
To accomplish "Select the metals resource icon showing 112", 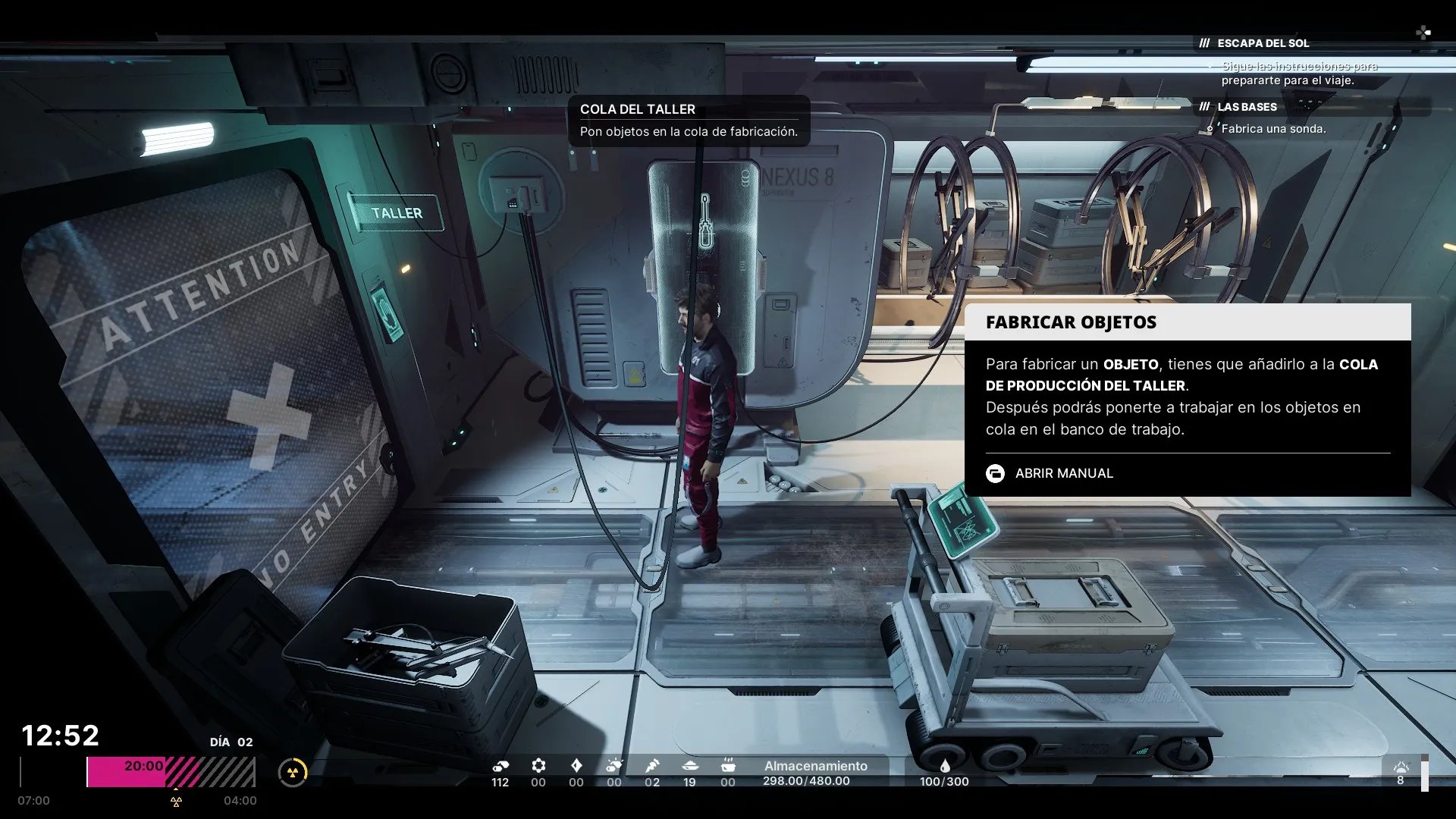I will point(500,766).
